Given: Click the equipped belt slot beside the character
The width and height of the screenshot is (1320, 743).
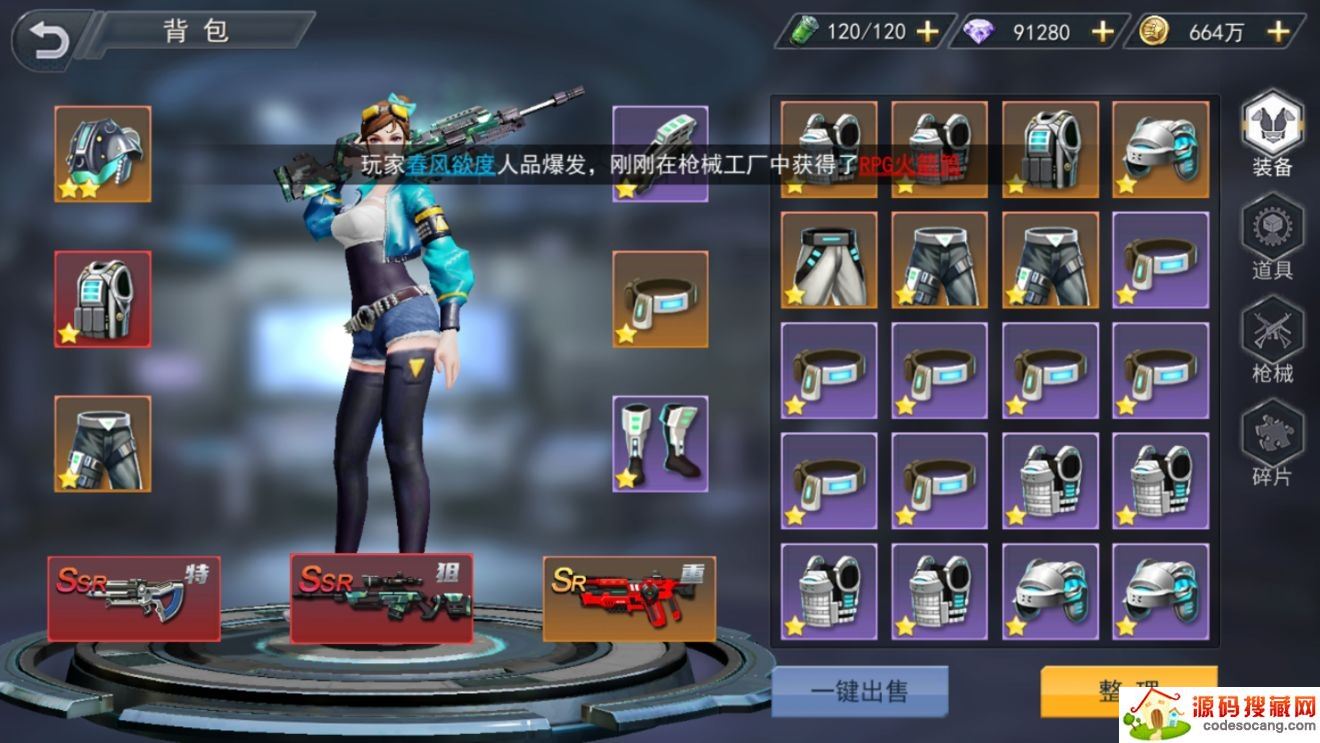Looking at the screenshot, I should (660, 298).
